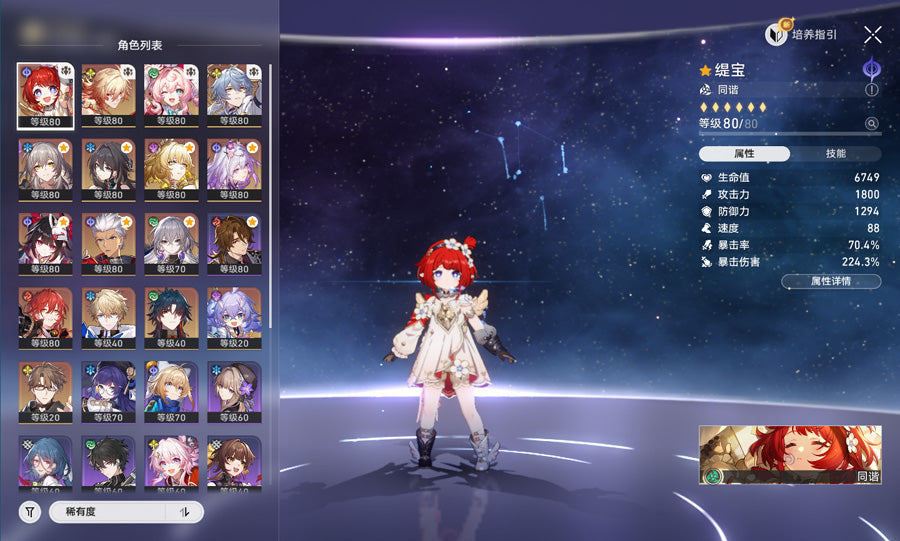Select the red-haired 缇宝 character tile

[x=45, y=96]
